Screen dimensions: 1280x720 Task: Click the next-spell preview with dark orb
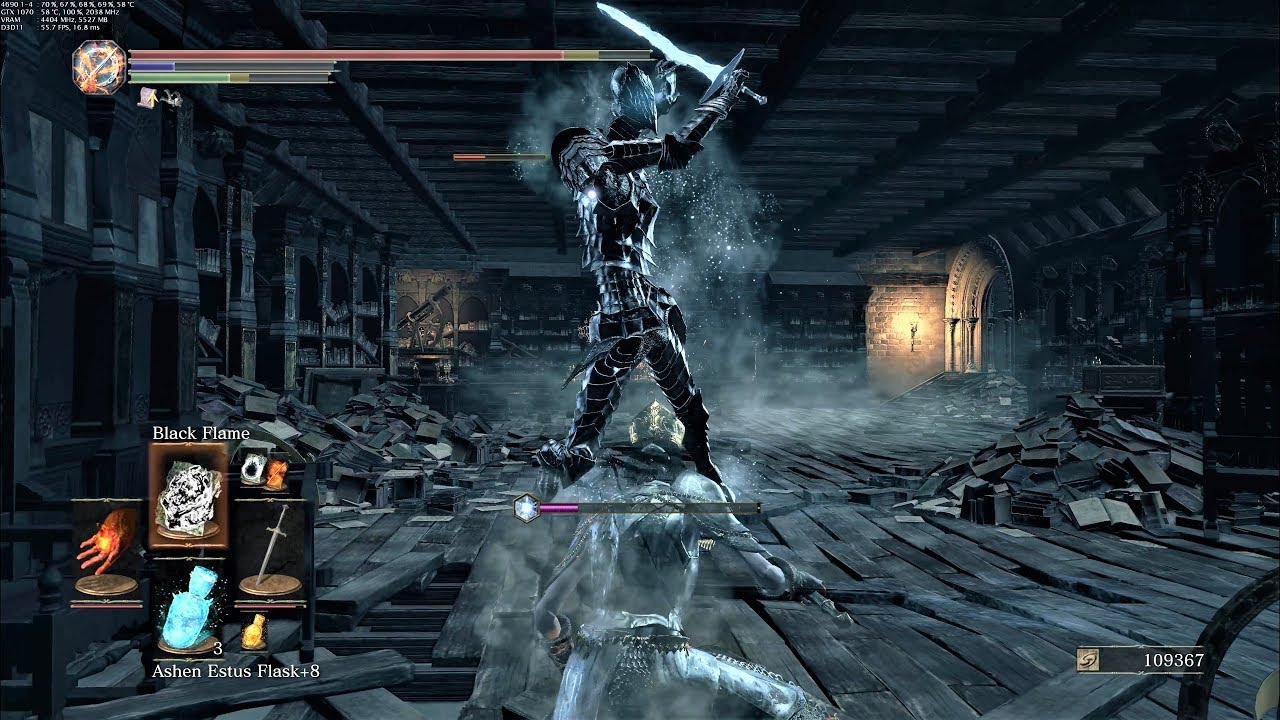tap(251, 467)
